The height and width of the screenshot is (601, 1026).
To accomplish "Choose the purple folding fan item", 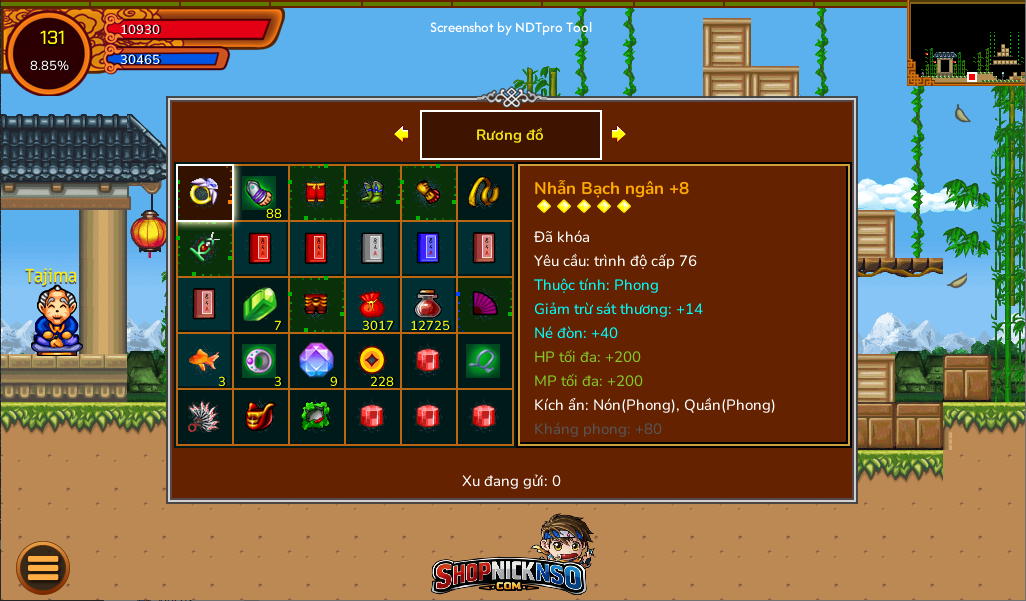I will (x=484, y=305).
